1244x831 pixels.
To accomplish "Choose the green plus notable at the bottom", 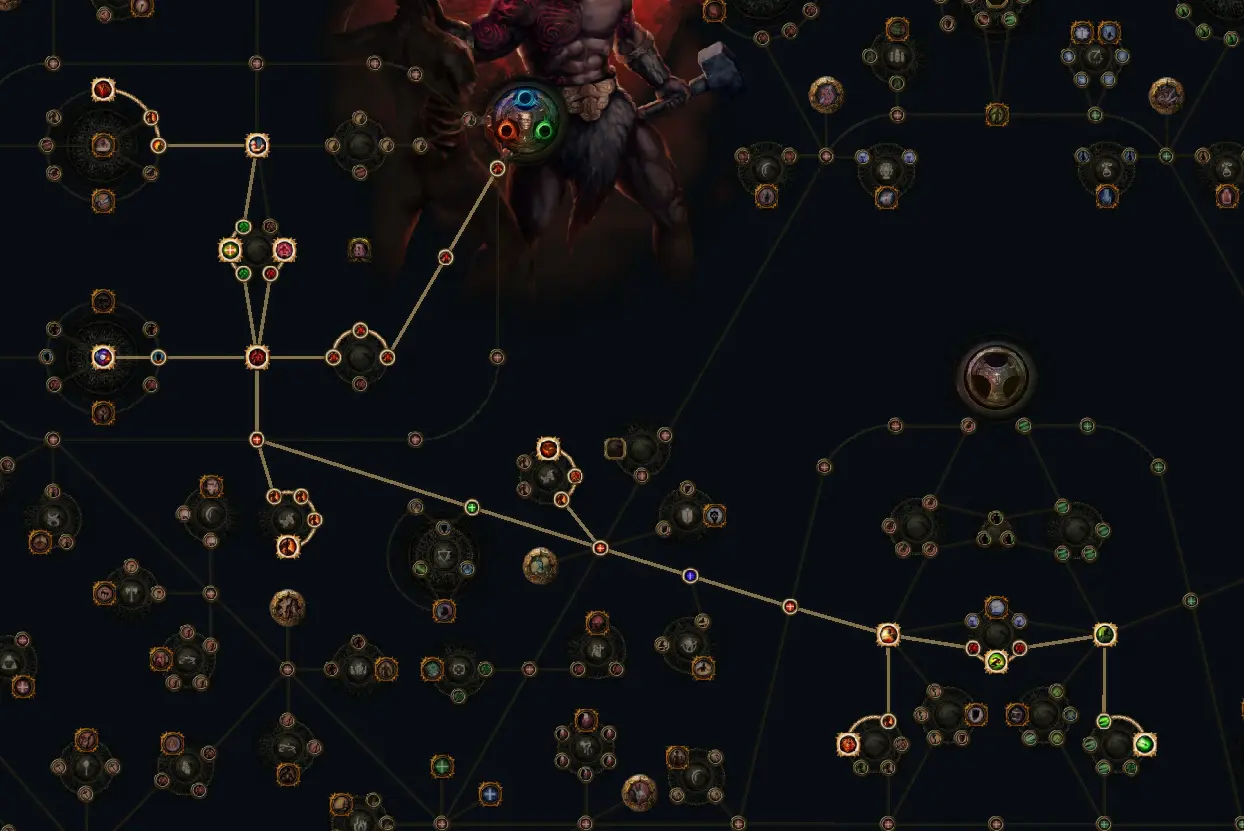I will tap(442, 767).
